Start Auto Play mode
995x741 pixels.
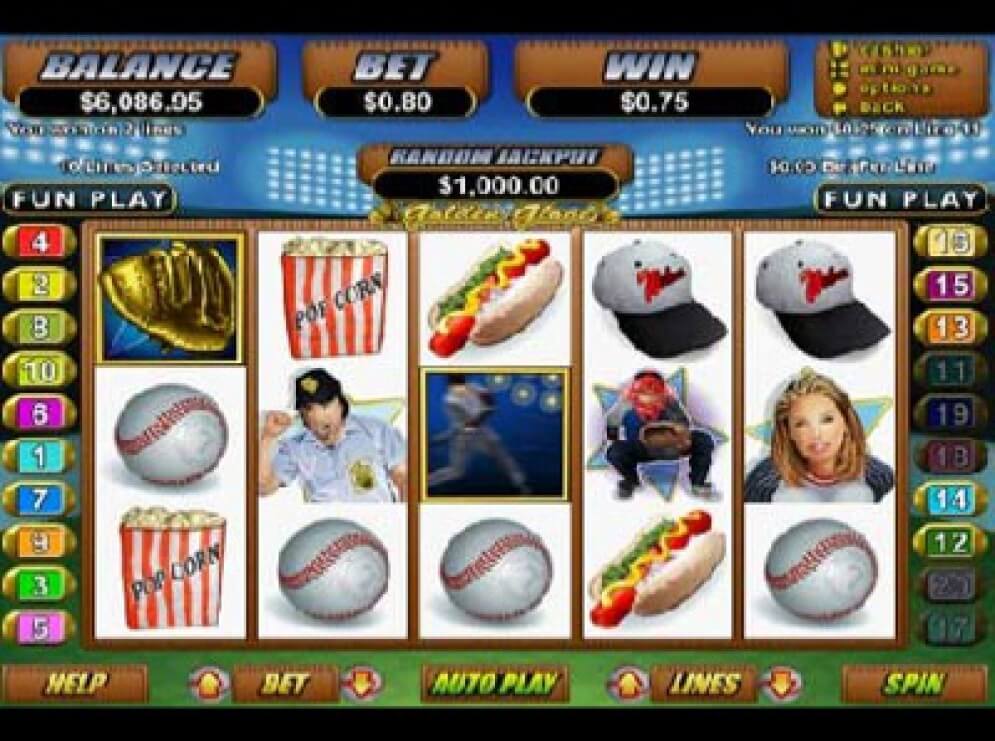[x=494, y=684]
